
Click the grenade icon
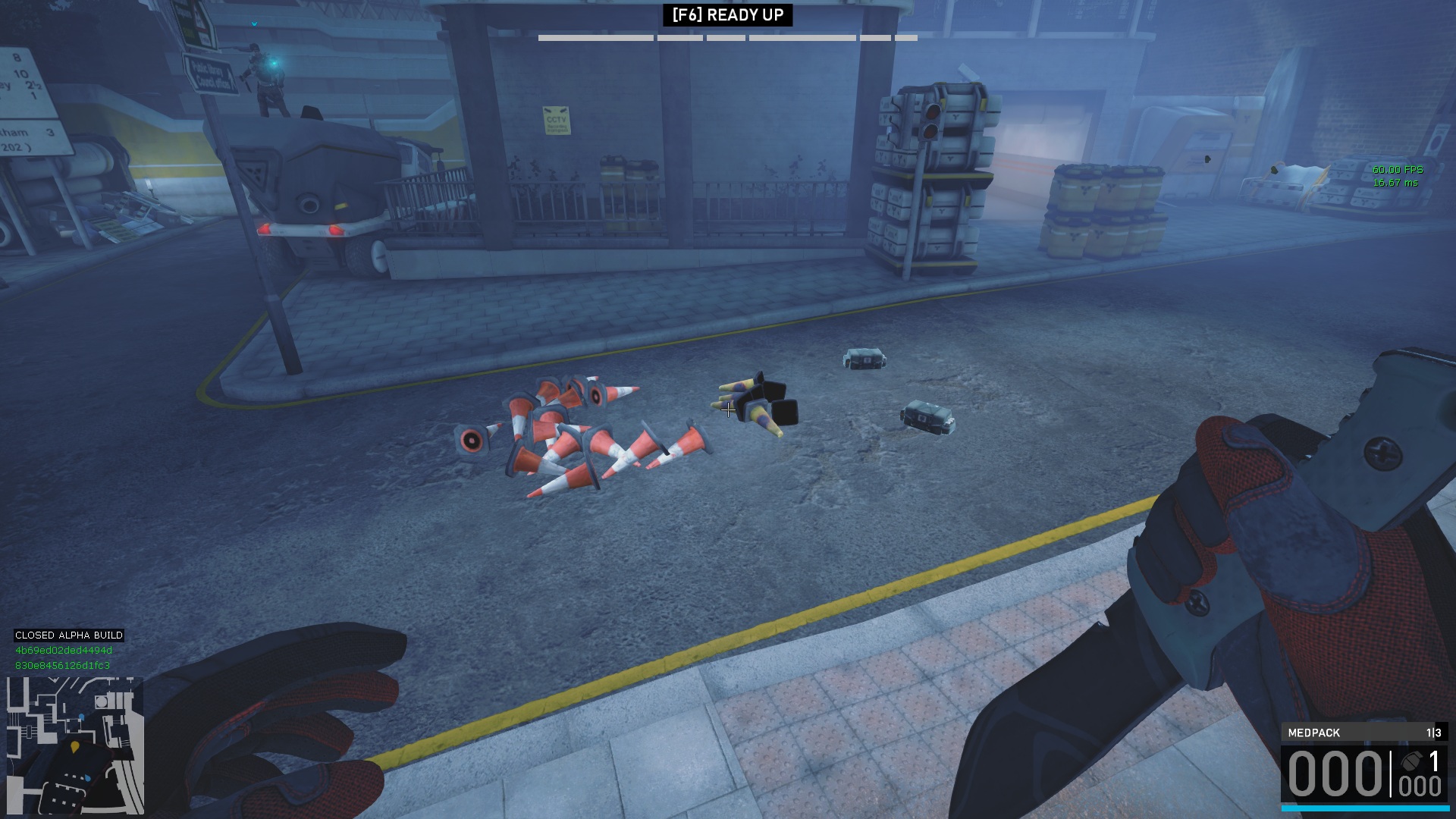coord(1411,761)
